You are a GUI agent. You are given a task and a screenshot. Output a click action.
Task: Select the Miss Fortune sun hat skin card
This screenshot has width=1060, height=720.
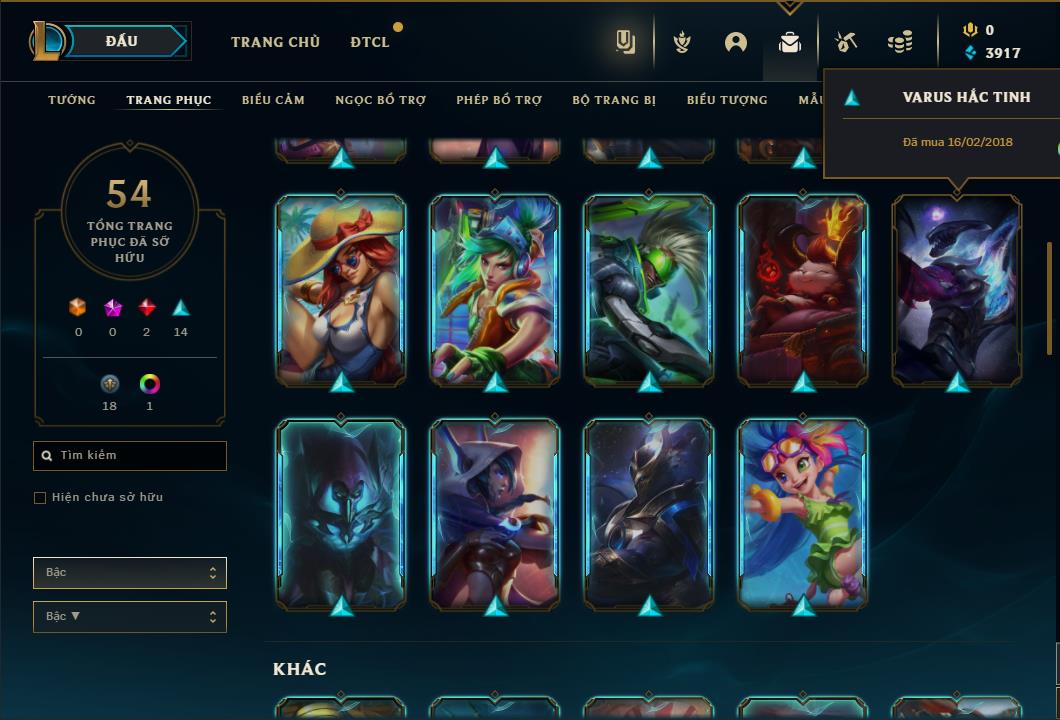click(x=341, y=290)
